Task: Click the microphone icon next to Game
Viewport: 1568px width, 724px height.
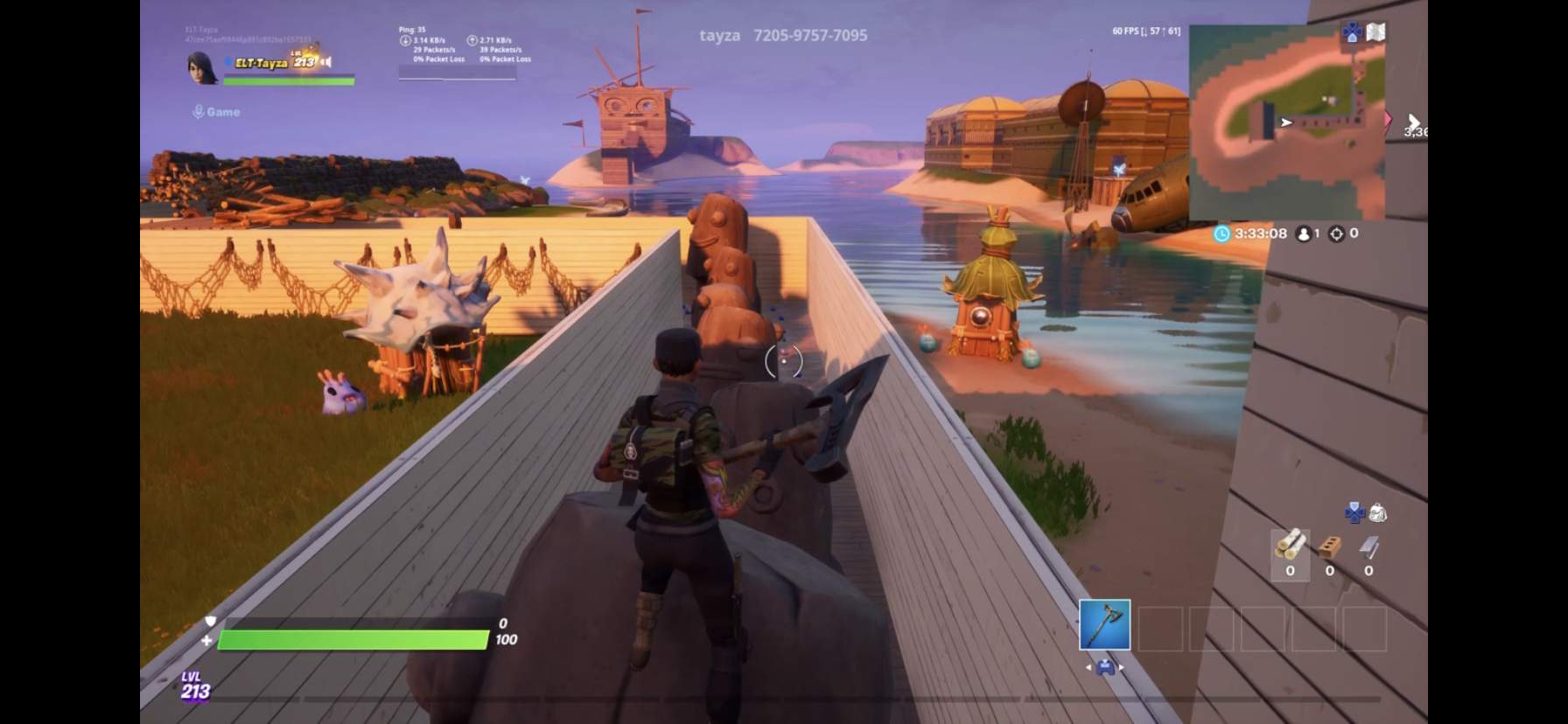Action: (199, 111)
